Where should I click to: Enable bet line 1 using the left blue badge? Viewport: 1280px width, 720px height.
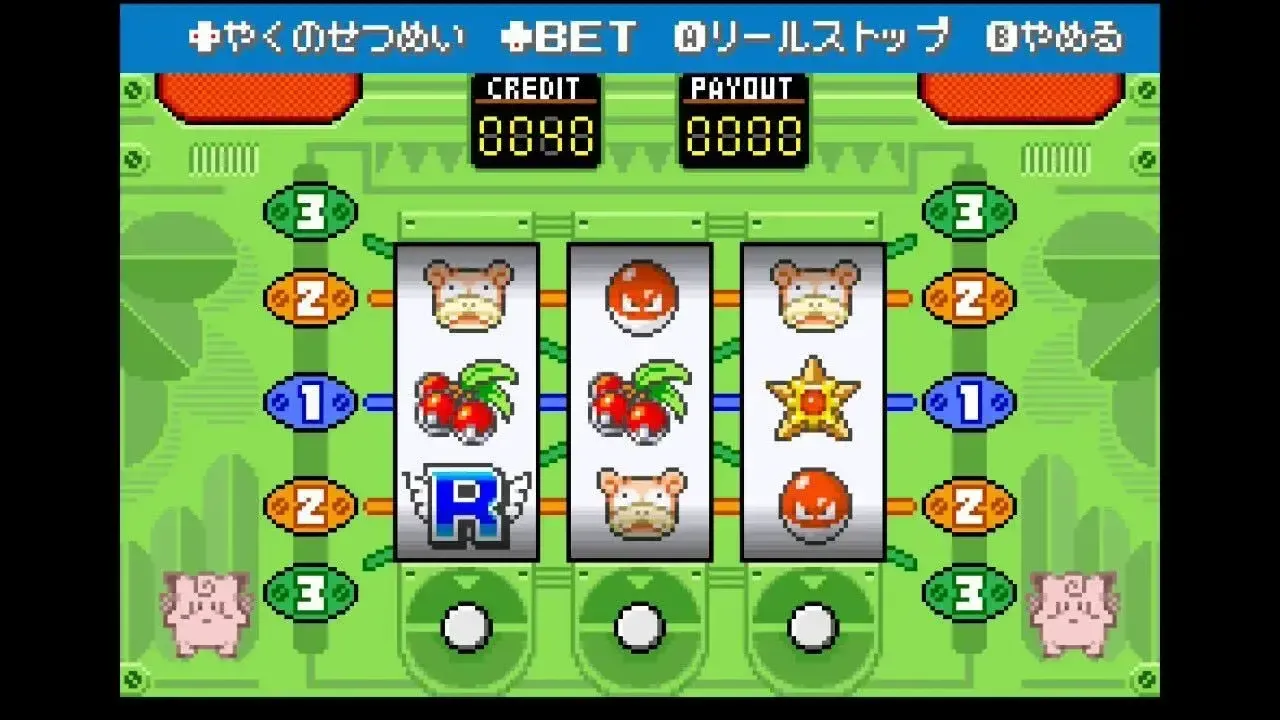click(x=311, y=401)
